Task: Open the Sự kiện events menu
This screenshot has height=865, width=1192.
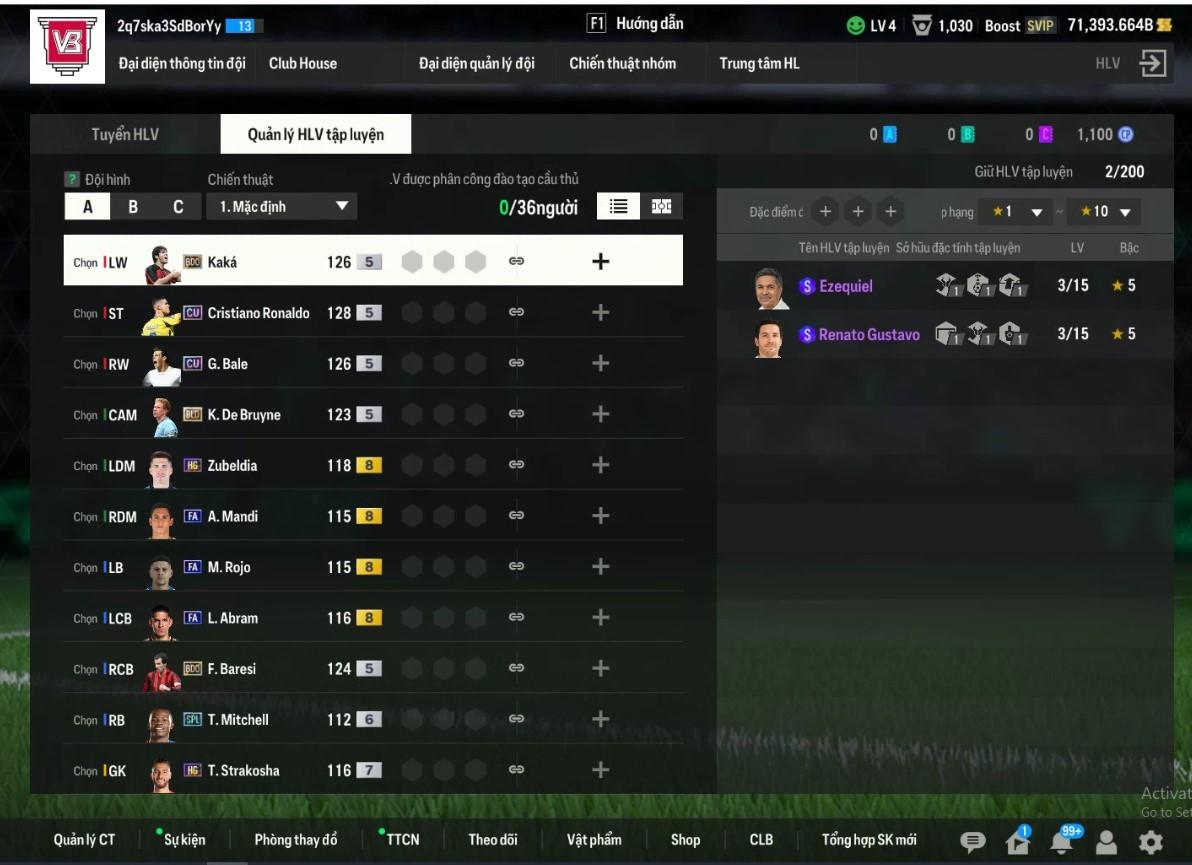Action: 185,840
